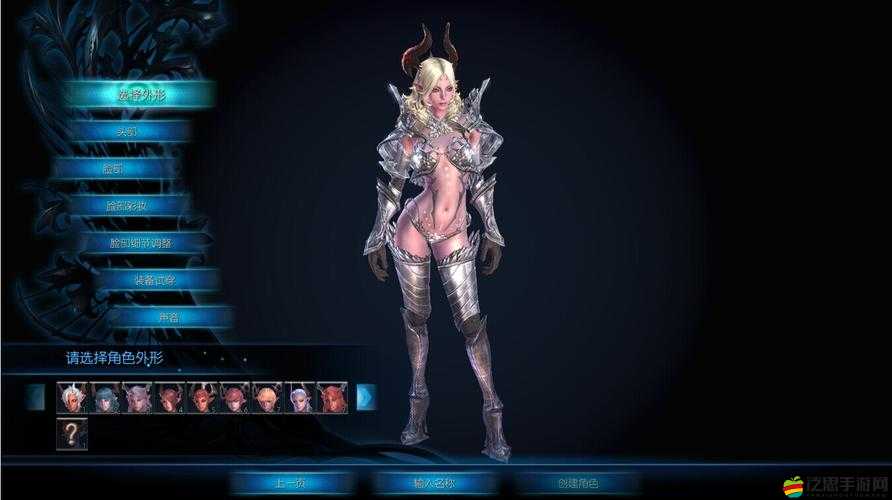Open the 头部 head customization entry
The image size is (892, 500).
(x=127, y=131)
